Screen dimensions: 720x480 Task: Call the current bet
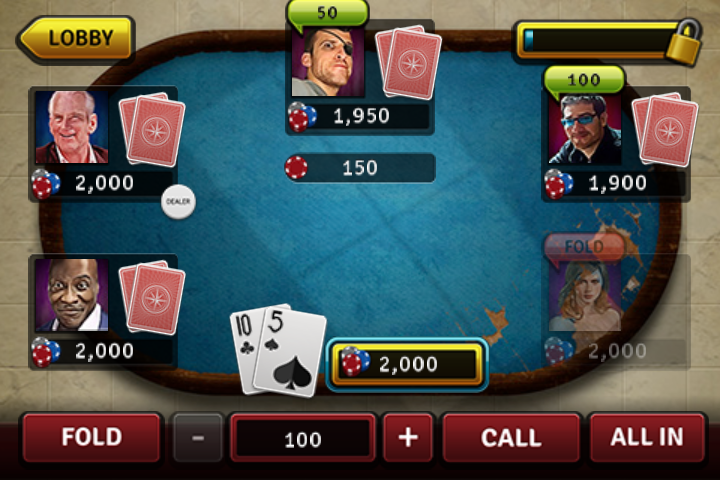click(511, 438)
